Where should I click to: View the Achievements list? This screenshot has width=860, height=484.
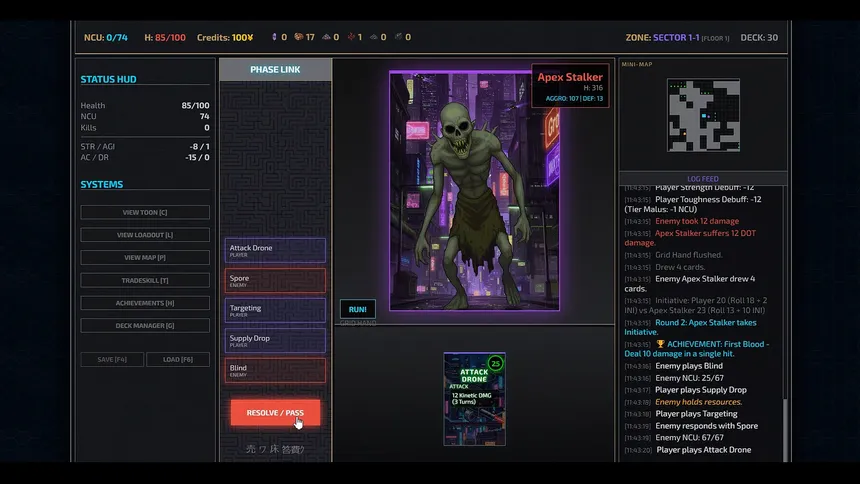(x=145, y=303)
